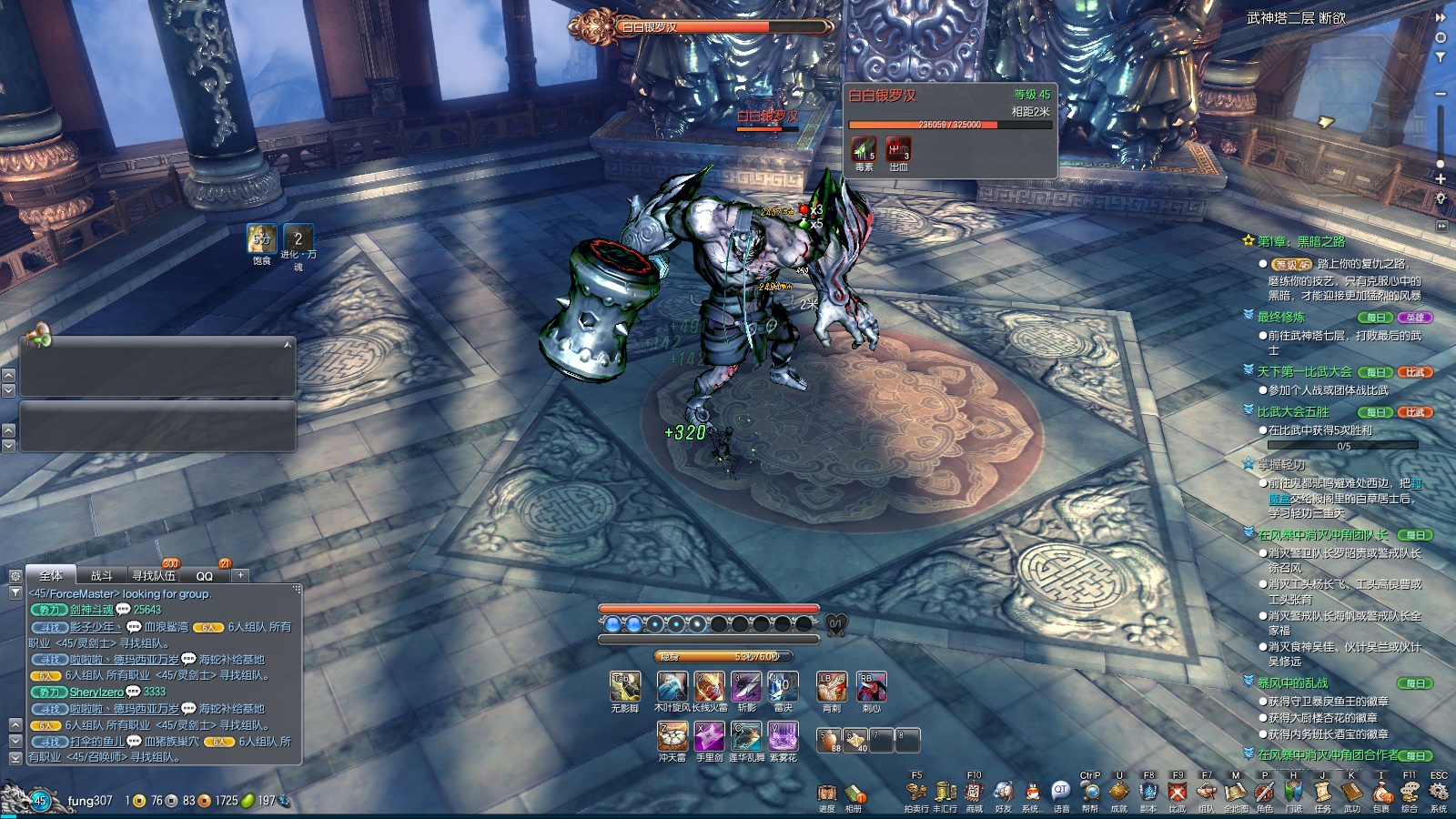
Task: Use the potion jar in quick slot 5
Action: point(829,741)
